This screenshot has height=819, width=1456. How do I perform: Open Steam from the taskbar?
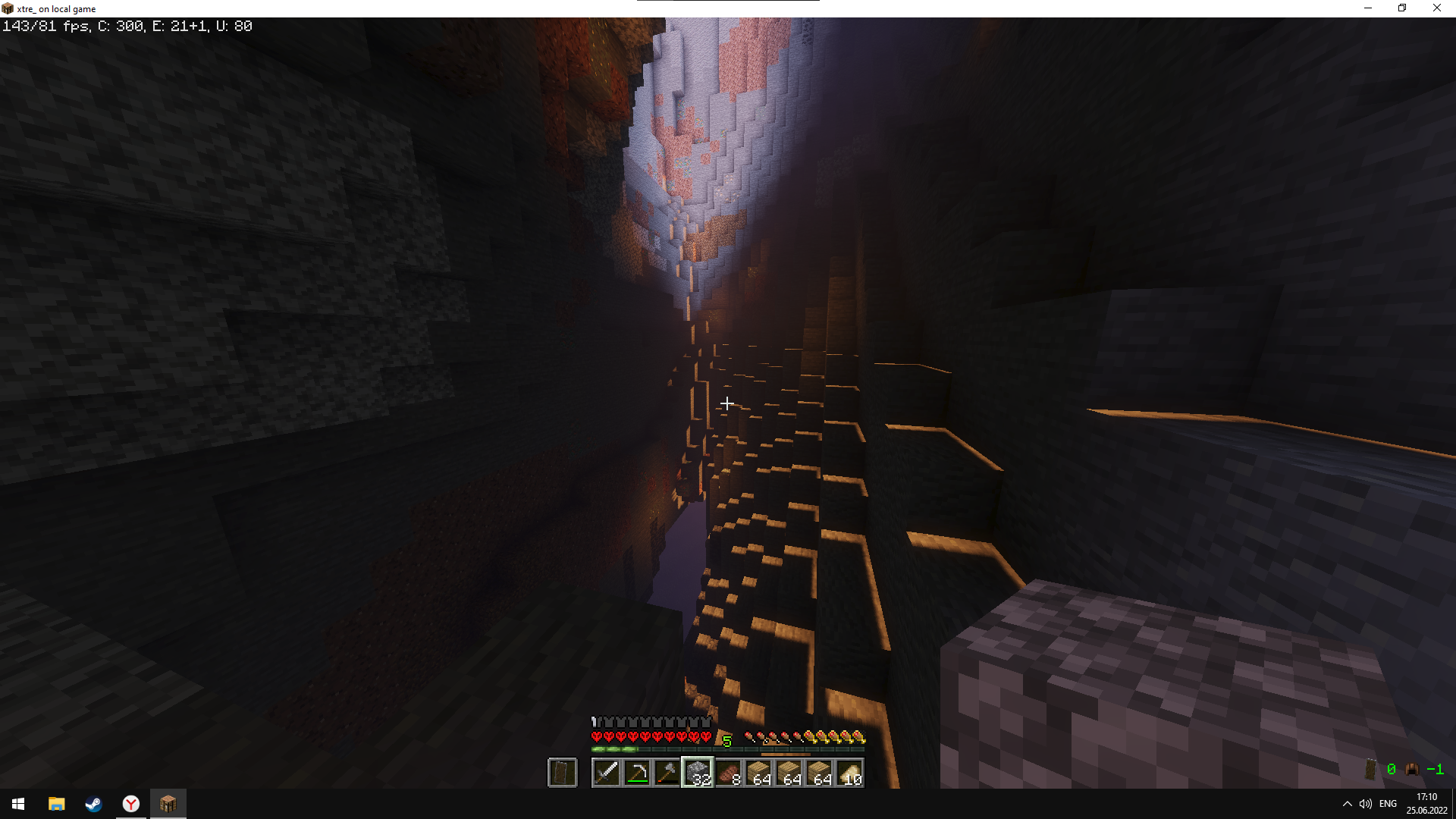pyautogui.click(x=93, y=805)
